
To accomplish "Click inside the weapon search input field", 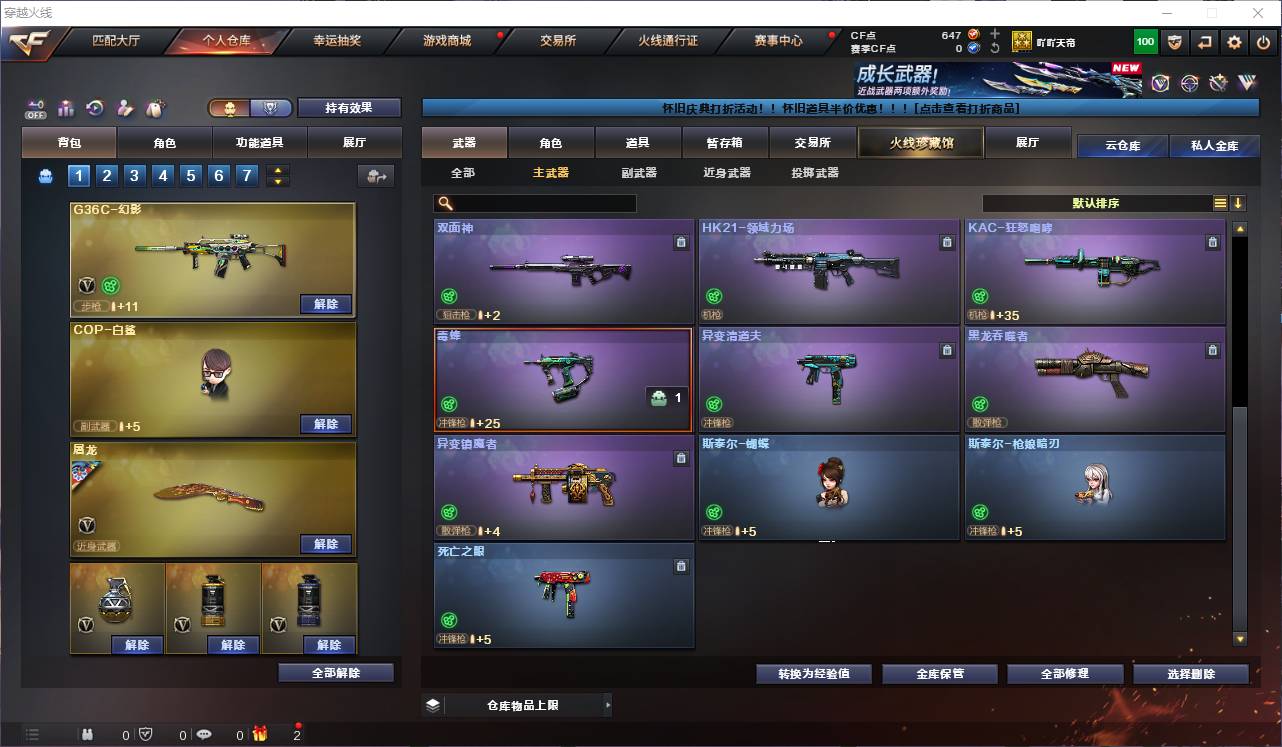I will coord(550,203).
